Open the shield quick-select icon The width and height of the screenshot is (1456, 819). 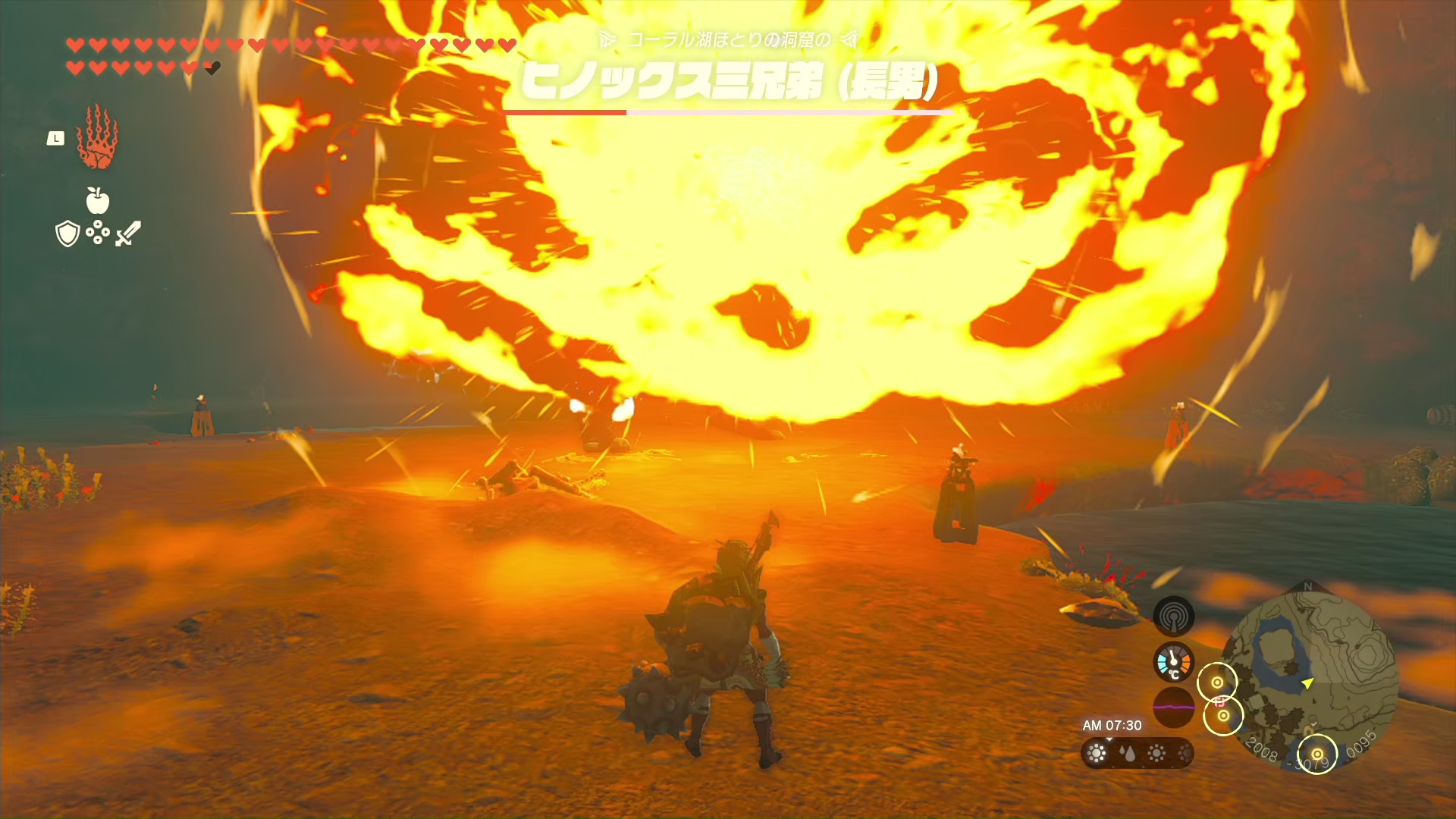click(67, 234)
